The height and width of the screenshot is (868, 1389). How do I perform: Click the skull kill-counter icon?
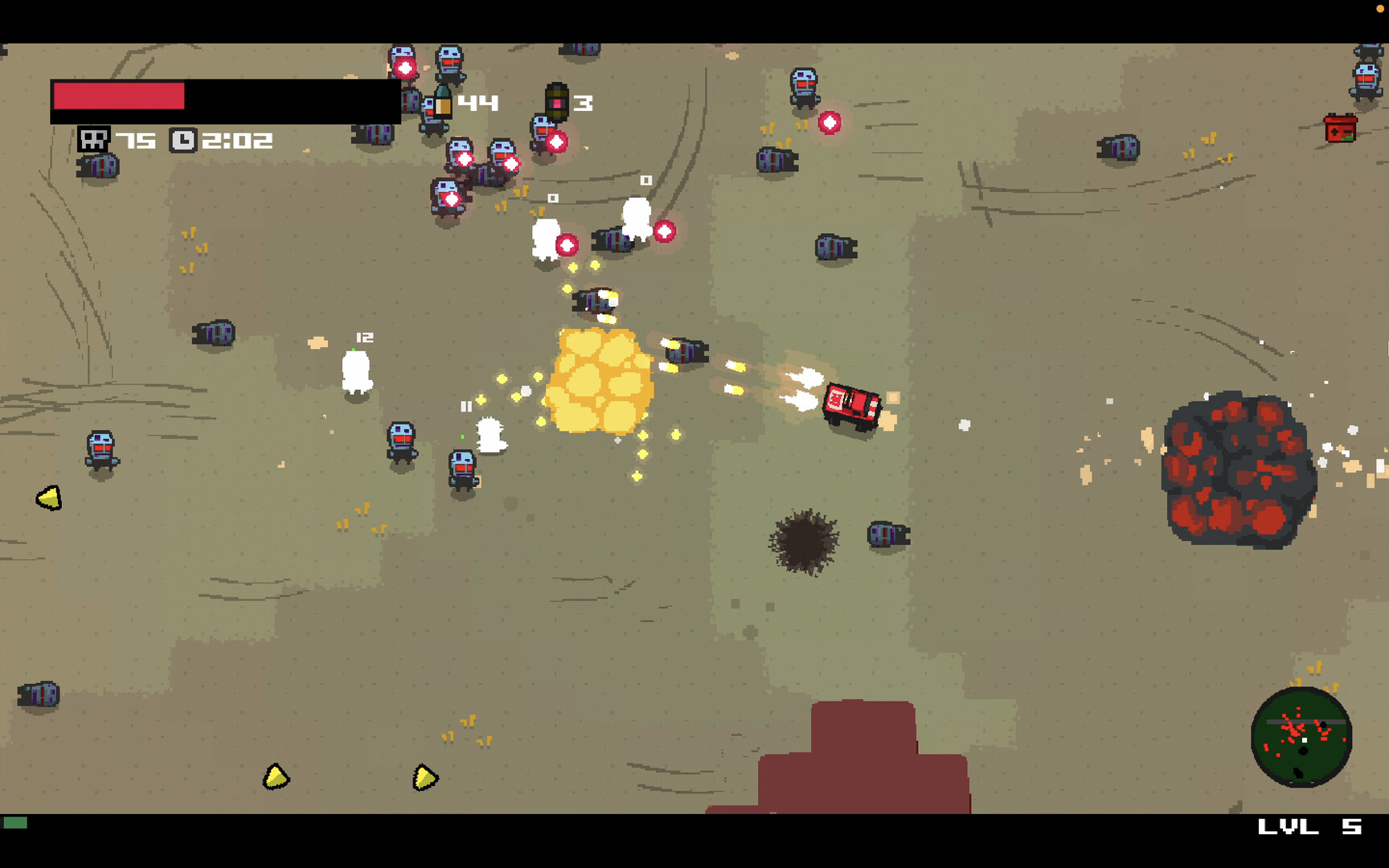click(96, 138)
